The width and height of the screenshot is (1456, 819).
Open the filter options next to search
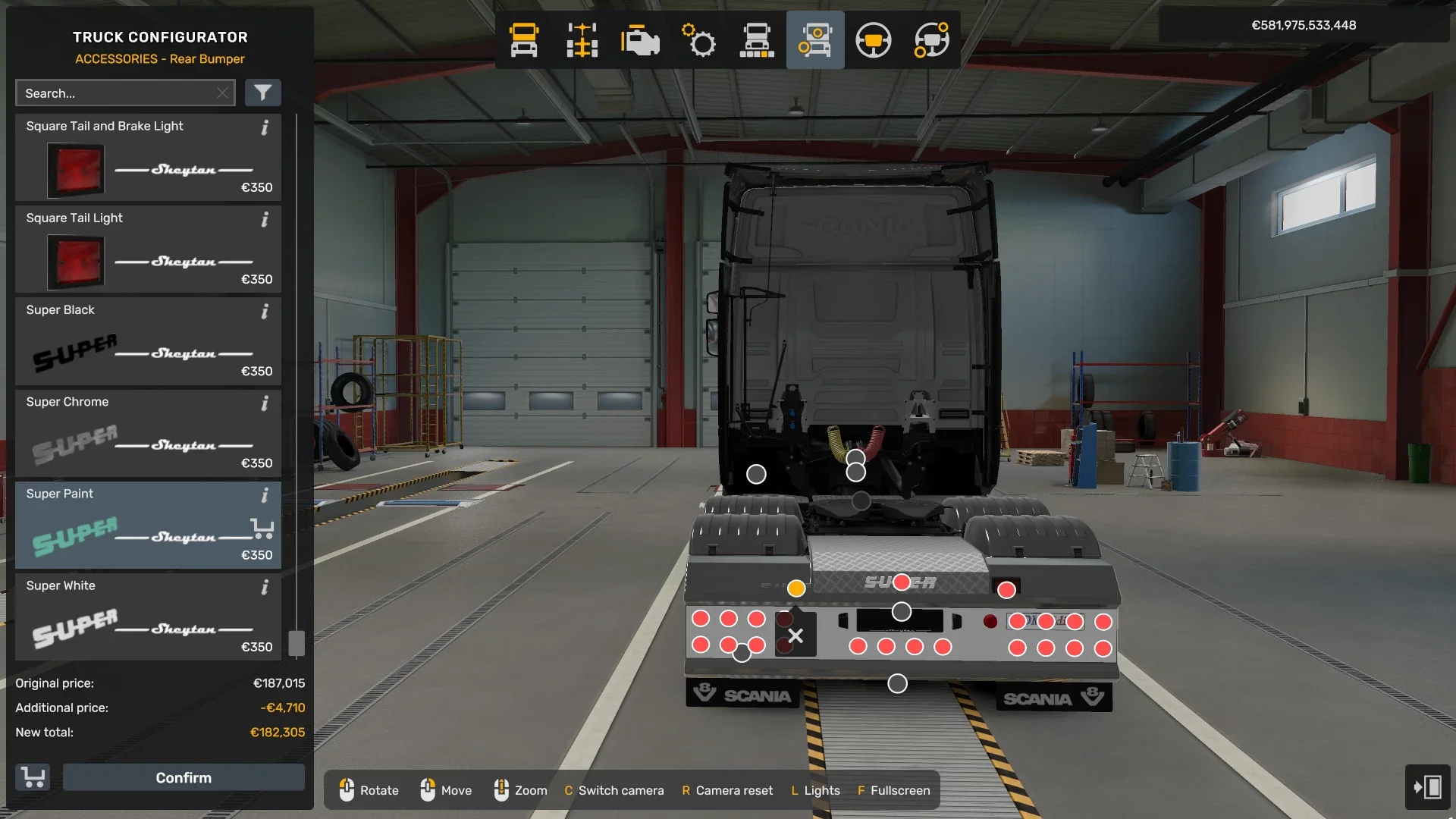pyautogui.click(x=263, y=93)
